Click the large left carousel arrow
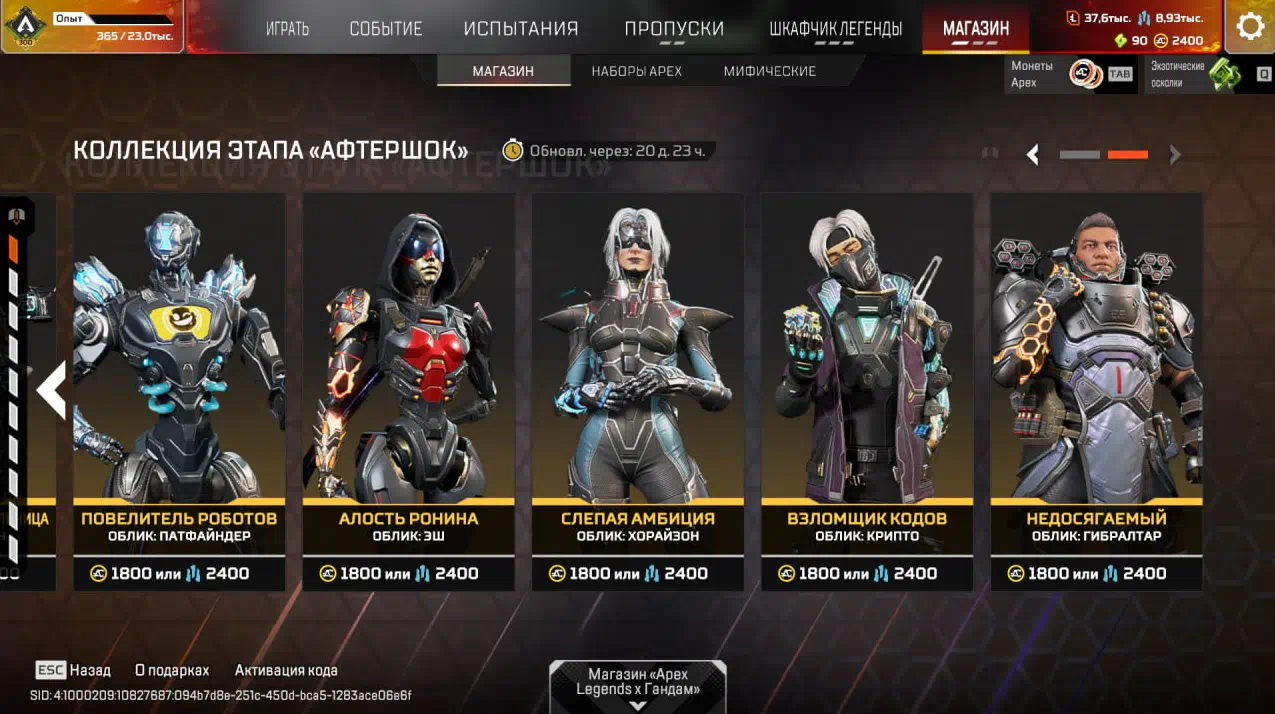1275x714 pixels. click(51, 390)
